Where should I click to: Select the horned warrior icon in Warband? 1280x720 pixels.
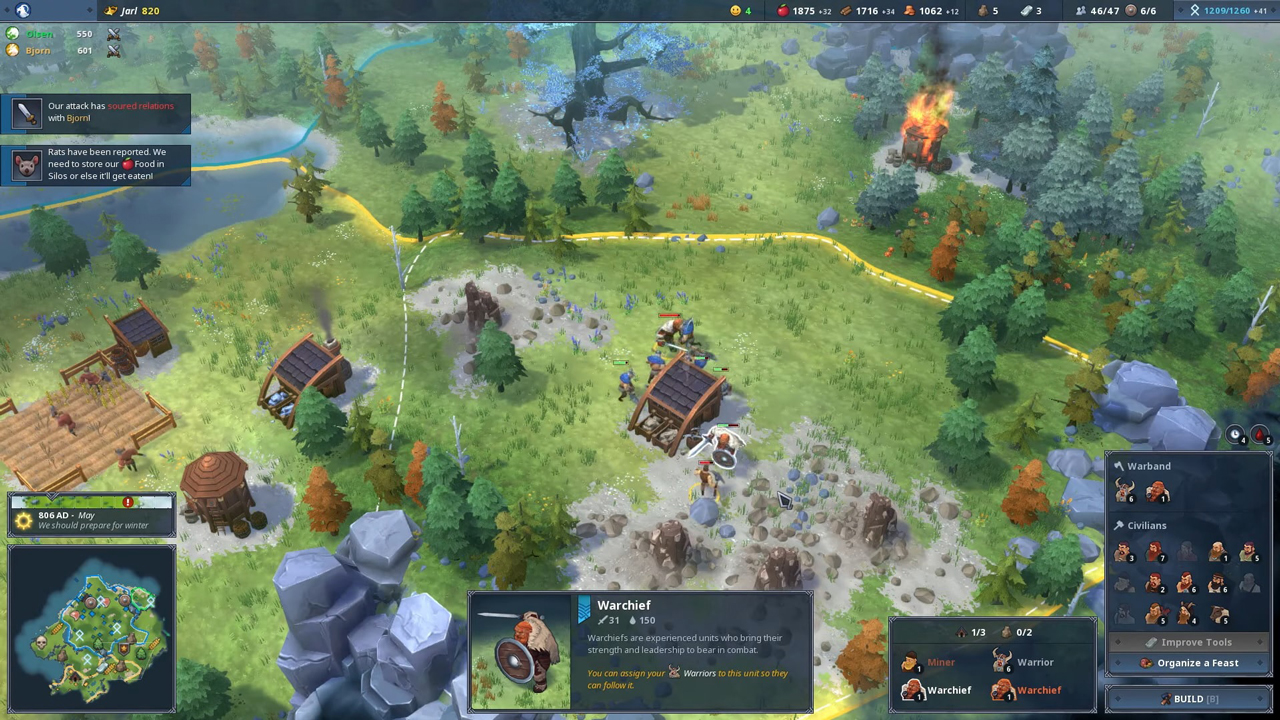[1125, 491]
